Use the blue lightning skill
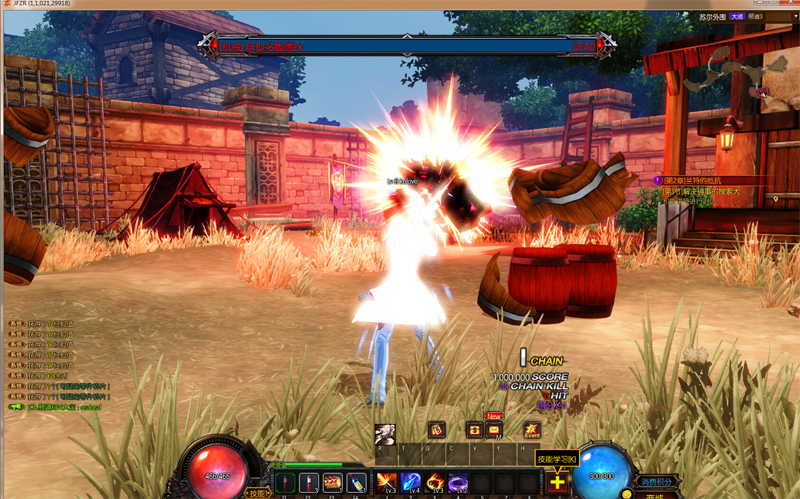Viewport: 800px width, 499px height. [x=411, y=483]
